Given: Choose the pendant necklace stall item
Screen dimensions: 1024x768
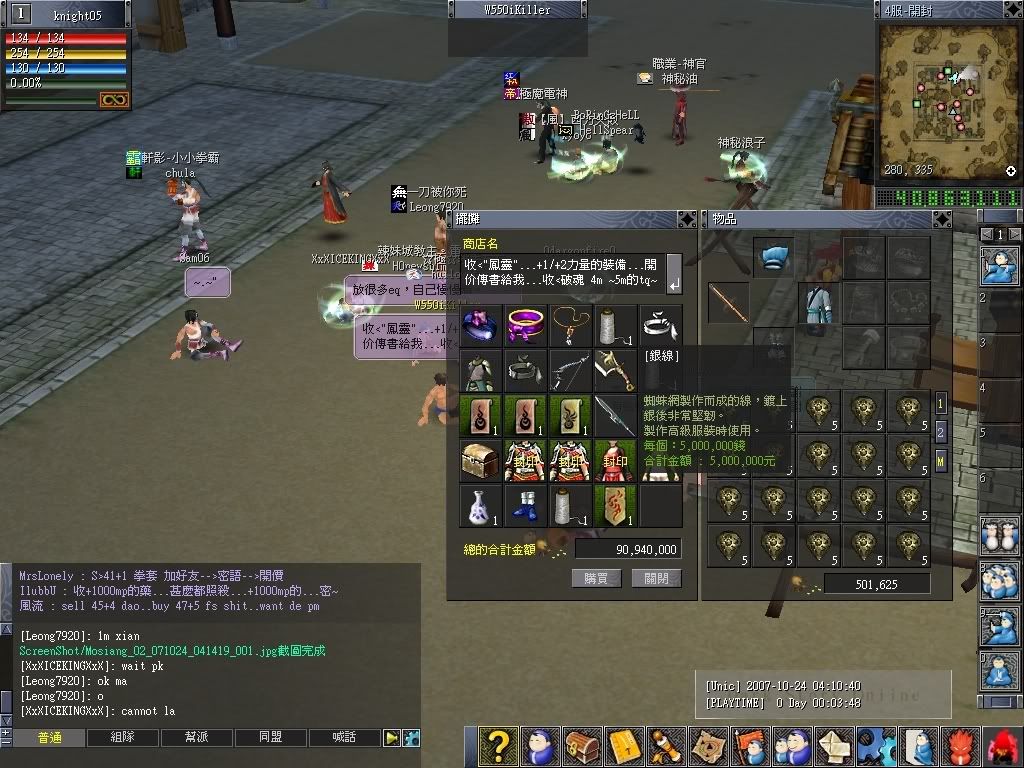Looking at the screenshot, I should pos(570,324).
